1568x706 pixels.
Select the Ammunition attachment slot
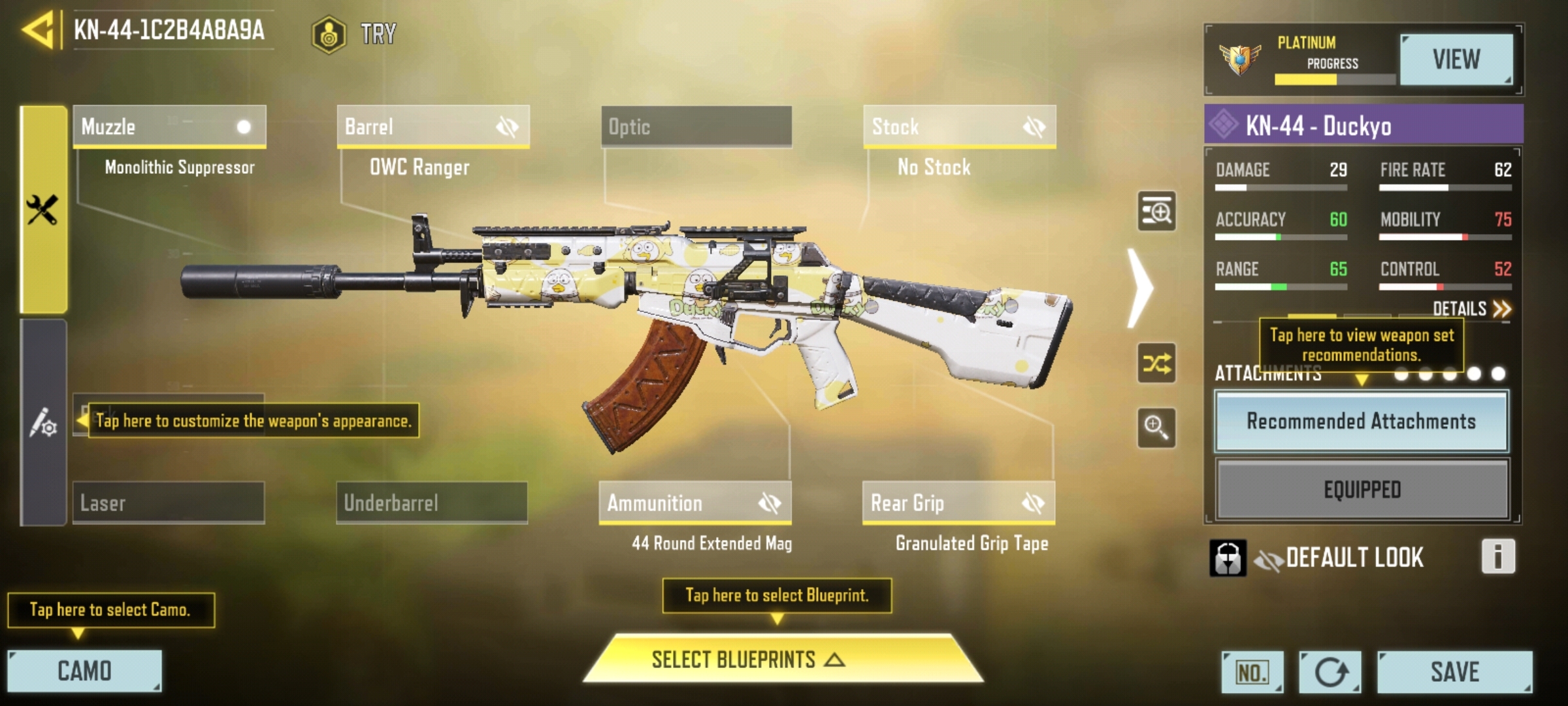(x=653, y=503)
